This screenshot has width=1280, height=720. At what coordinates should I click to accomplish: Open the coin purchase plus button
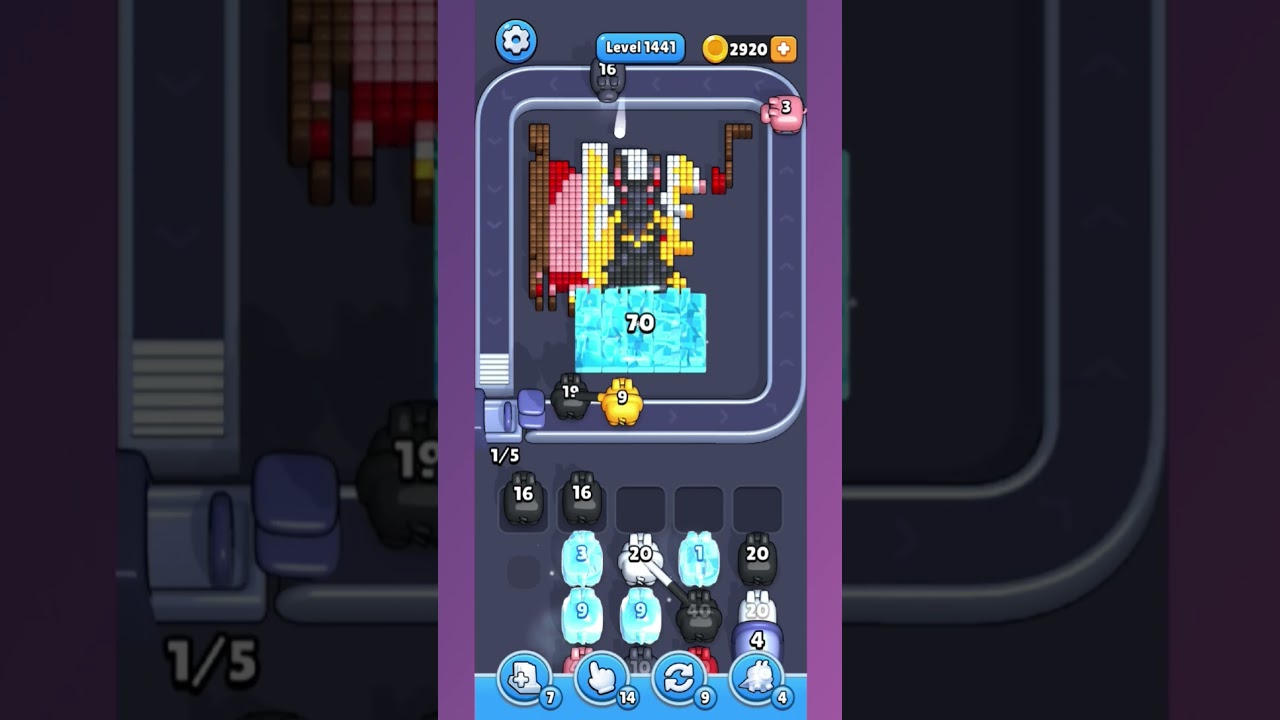pos(784,47)
